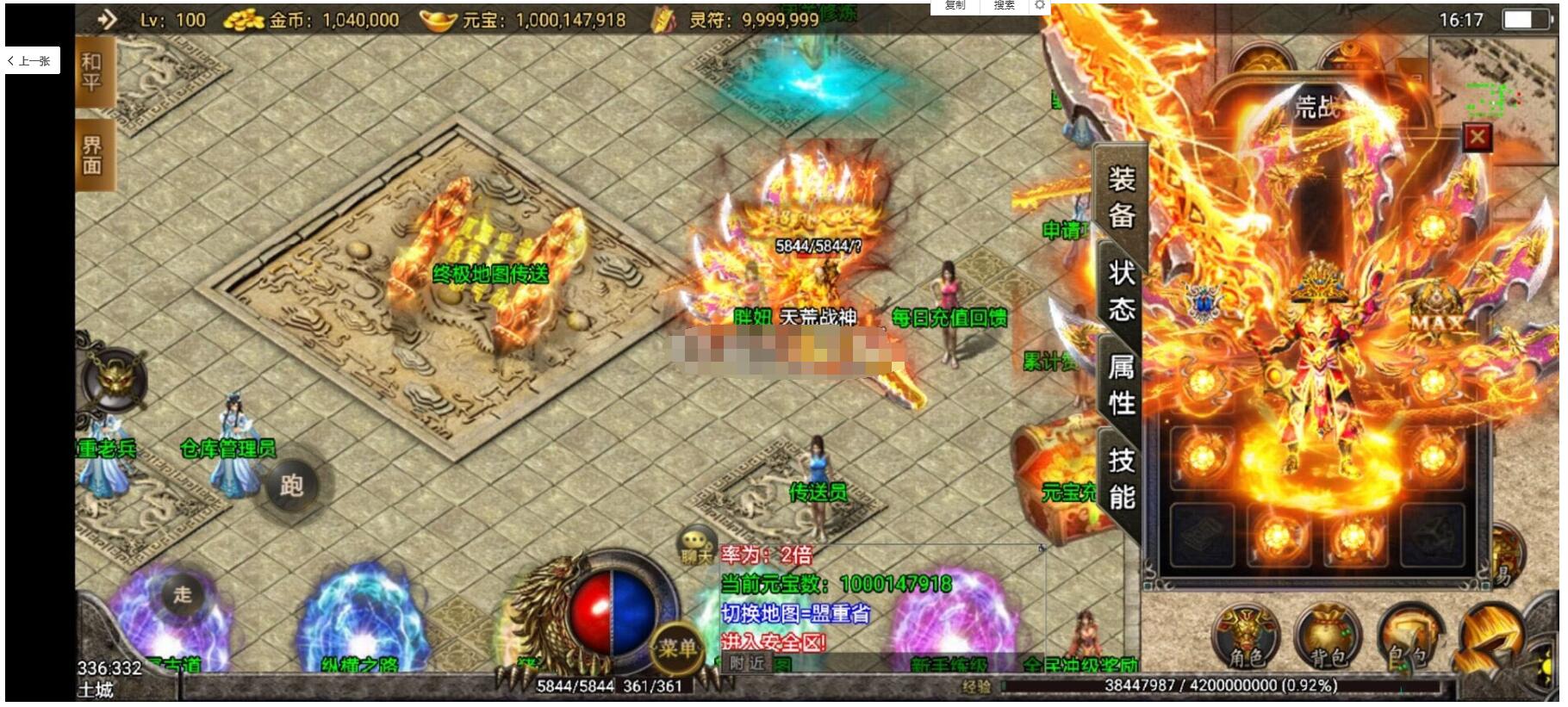Show the 技能 skills tab
The height and width of the screenshot is (707, 1568).
(1120, 478)
